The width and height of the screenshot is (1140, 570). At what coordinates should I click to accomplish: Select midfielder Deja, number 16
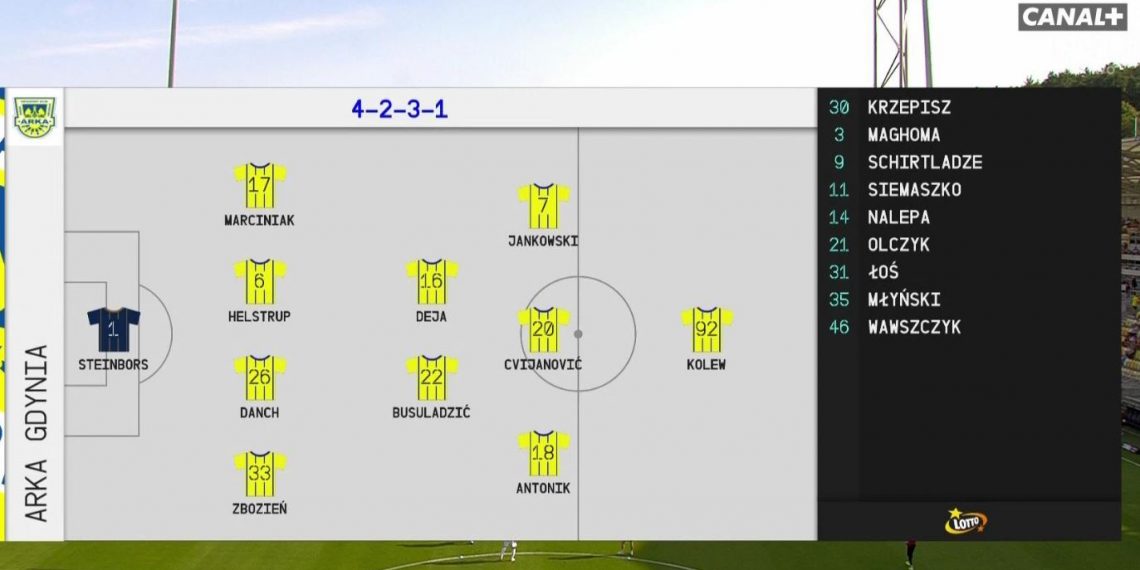[432, 282]
